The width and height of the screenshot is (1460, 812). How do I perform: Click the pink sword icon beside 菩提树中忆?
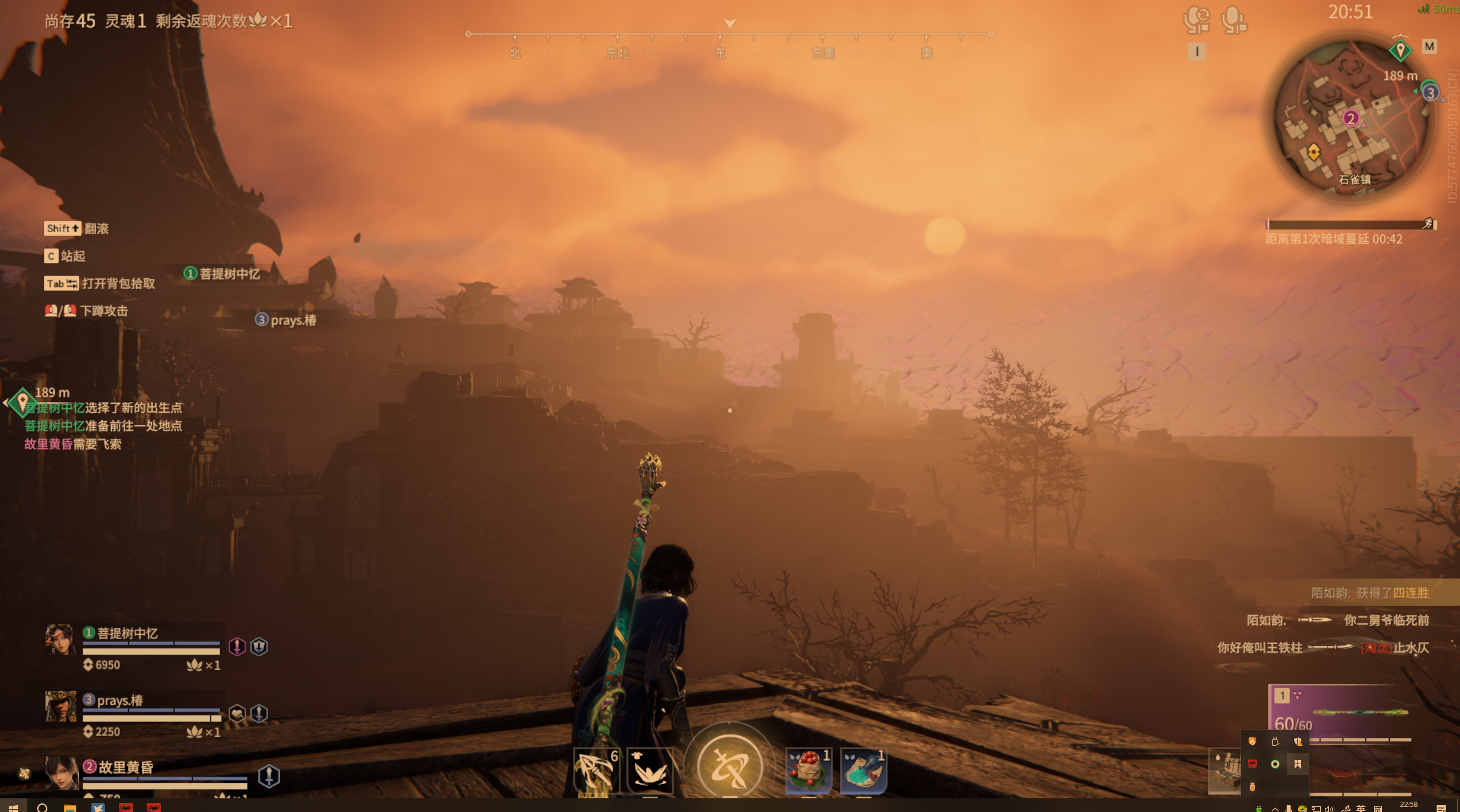click(x=237, y=647)
